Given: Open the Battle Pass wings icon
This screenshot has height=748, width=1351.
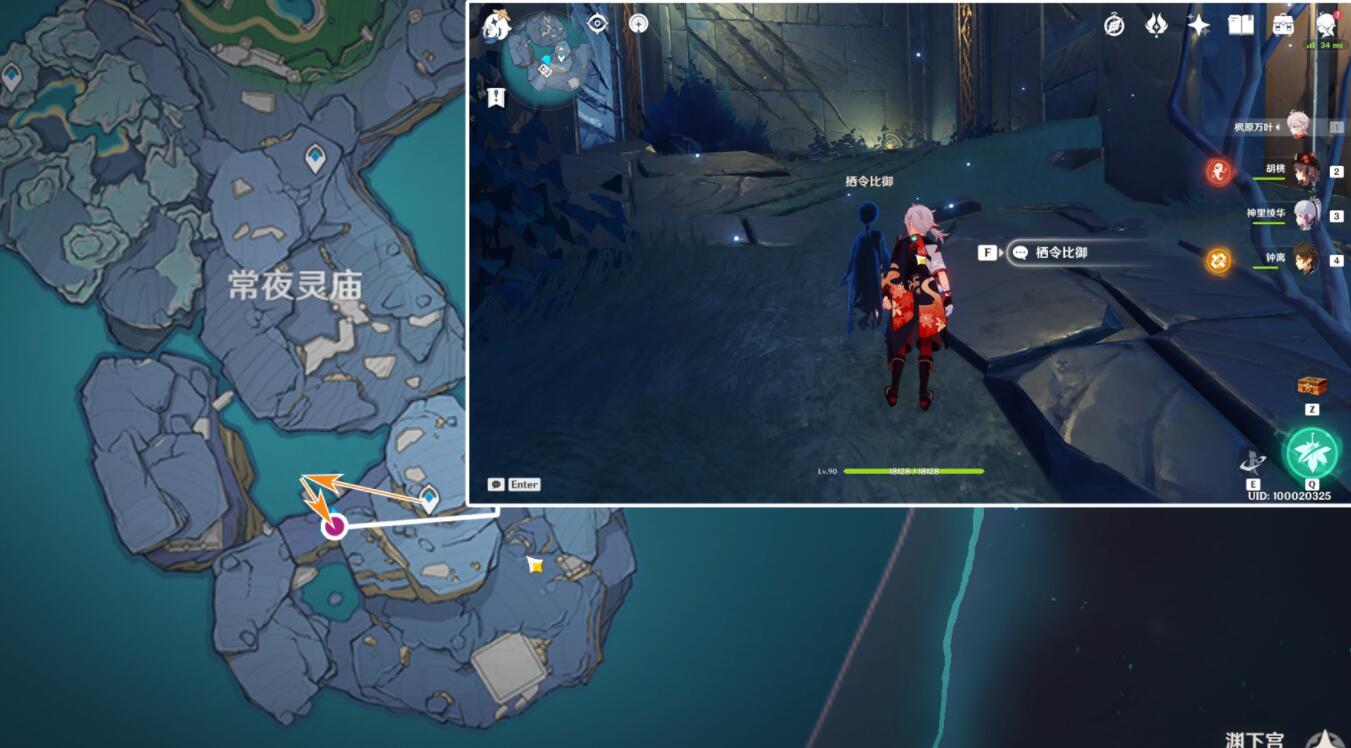Looking at the screenshot, I should point(1156,25).
